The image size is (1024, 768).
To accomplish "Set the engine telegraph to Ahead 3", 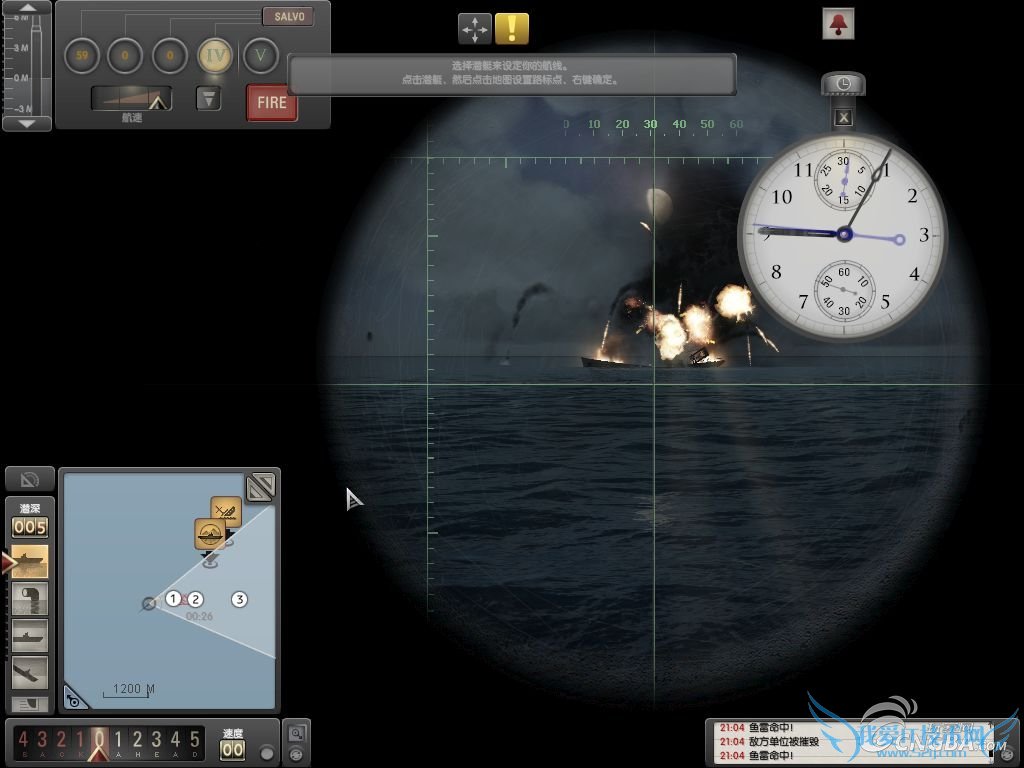I will [157, 741].
